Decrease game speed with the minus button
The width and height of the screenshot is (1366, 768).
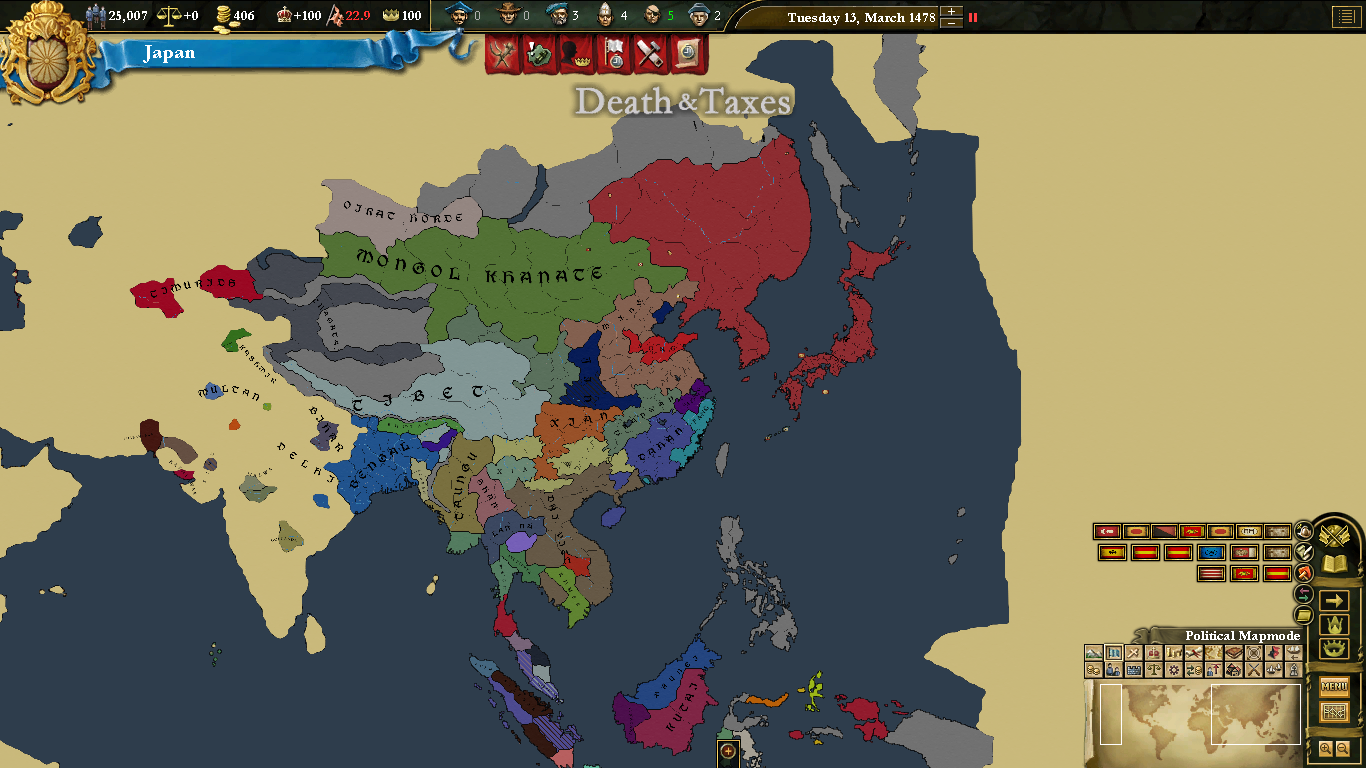click(952, 23)
